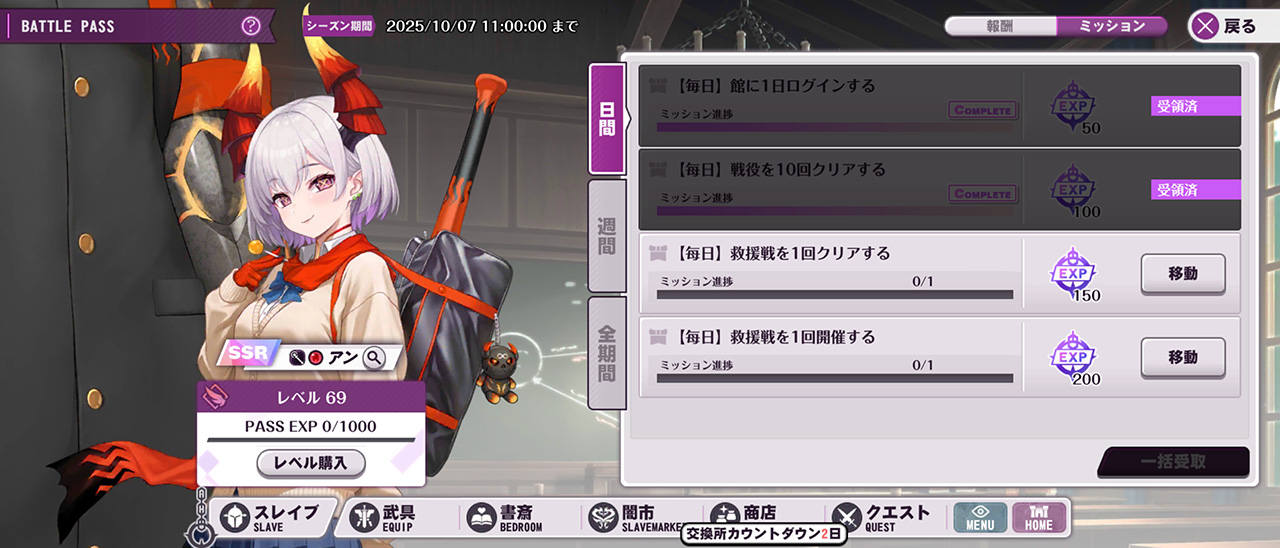Buy a pass level with レベル購入

tap(311, 463)
